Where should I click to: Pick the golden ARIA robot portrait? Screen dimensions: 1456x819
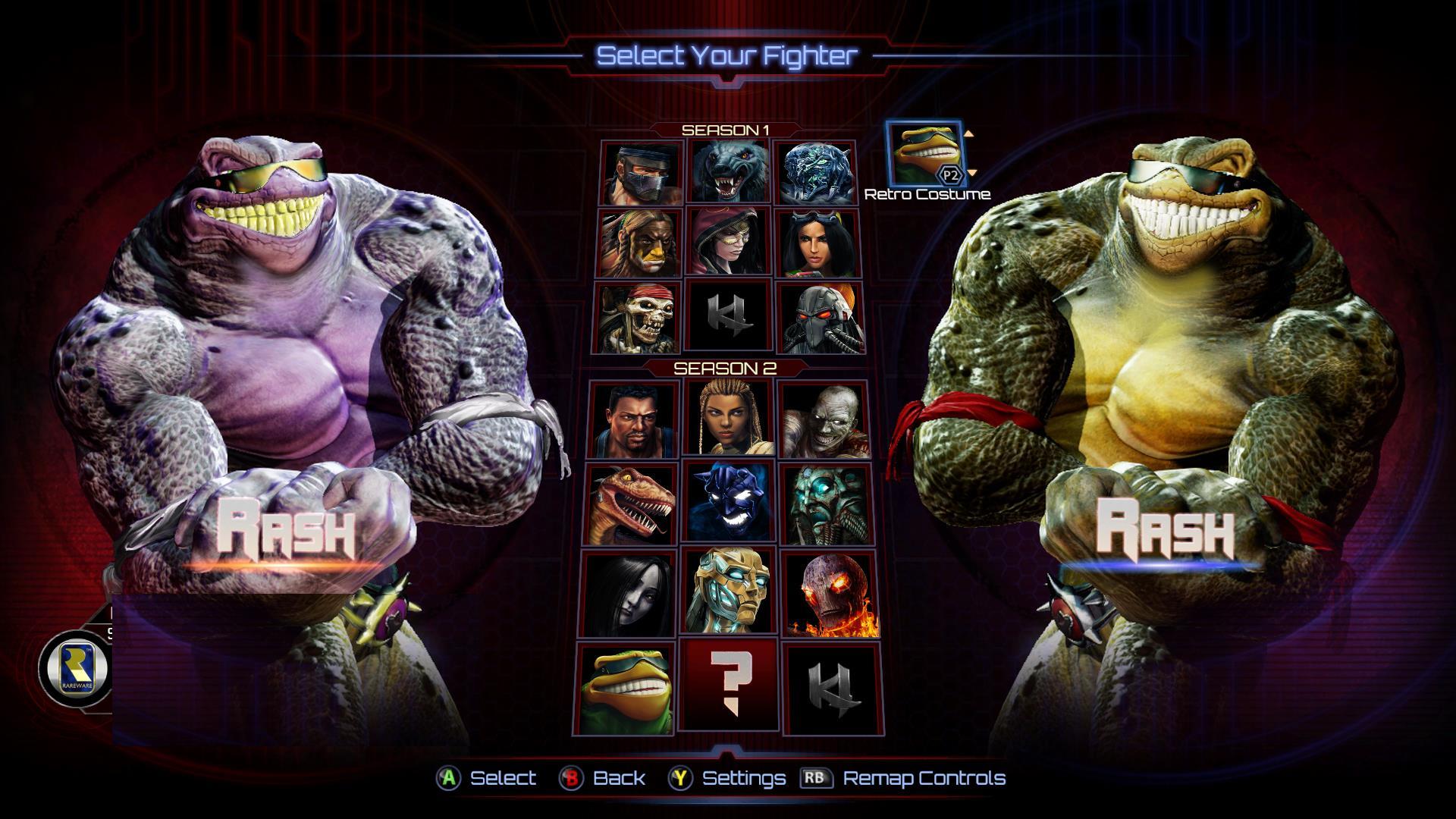[729, 593]
